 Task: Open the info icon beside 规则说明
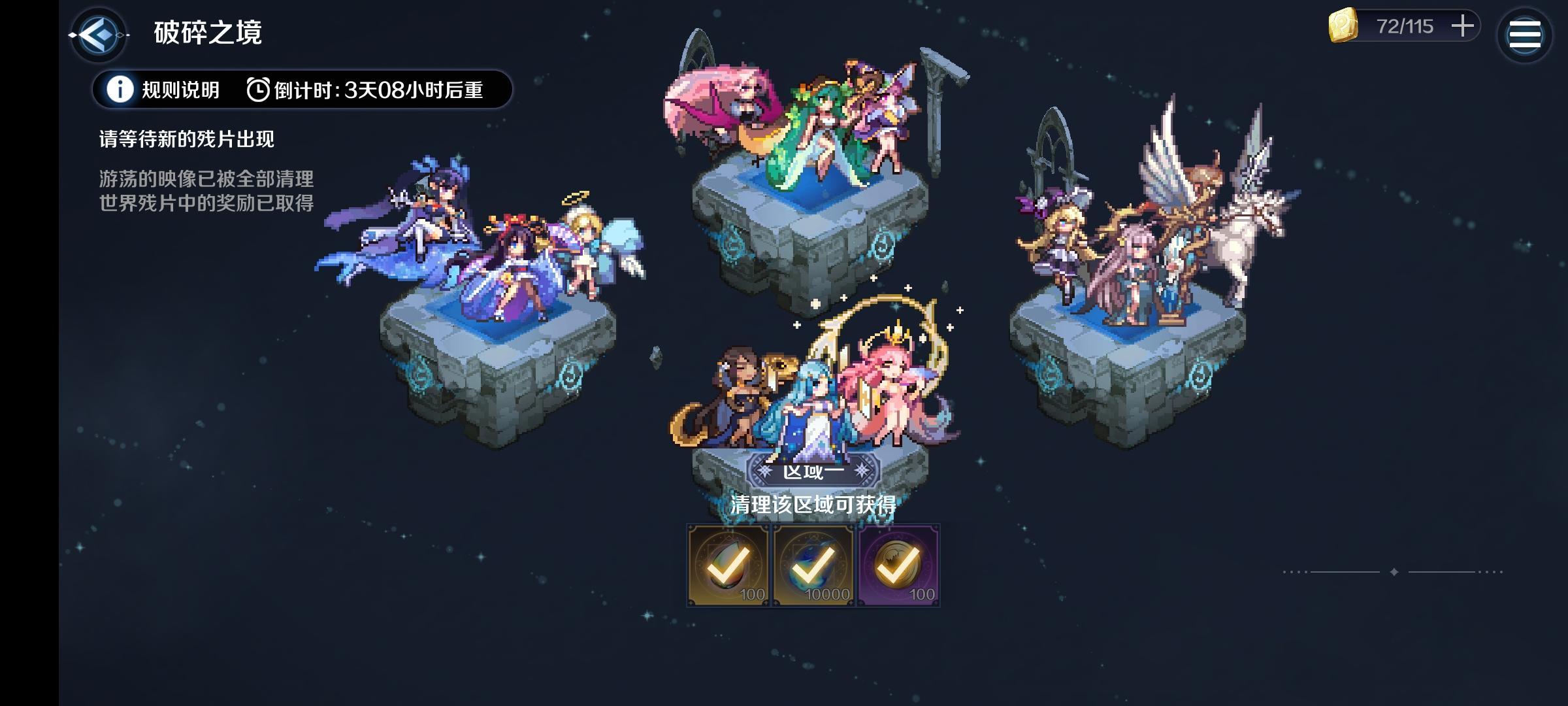[119, 90]
